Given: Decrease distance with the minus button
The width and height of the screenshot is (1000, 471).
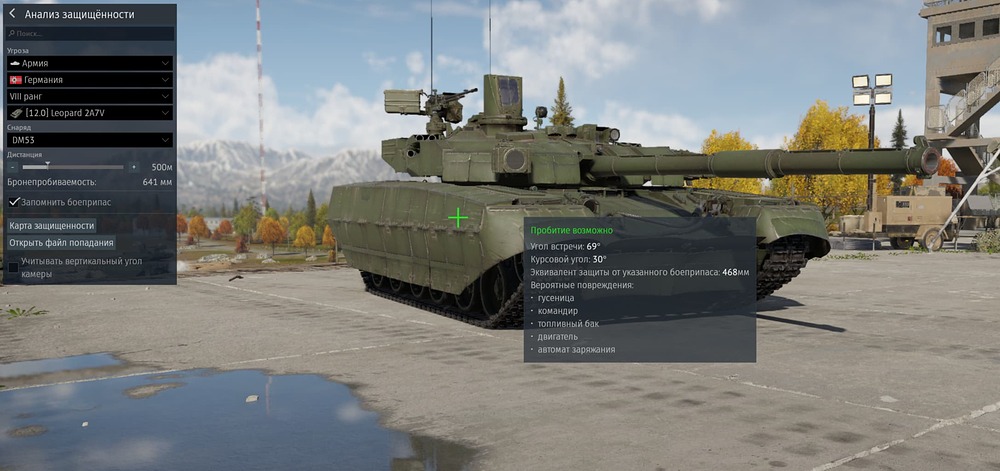Looking at the screenshot, I should click(x=13, y=167).
